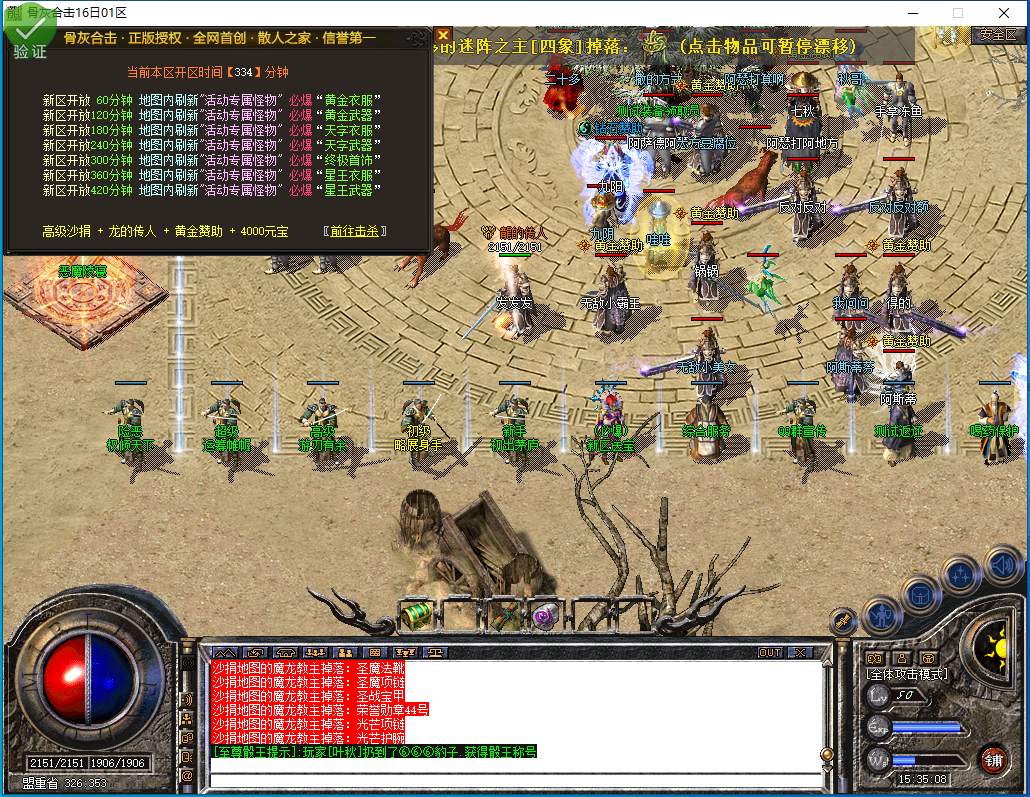The width and height of the screenshot is (1030, 797).
Task: Click the orange satellite icon button
Action: (x=843, y=621)
